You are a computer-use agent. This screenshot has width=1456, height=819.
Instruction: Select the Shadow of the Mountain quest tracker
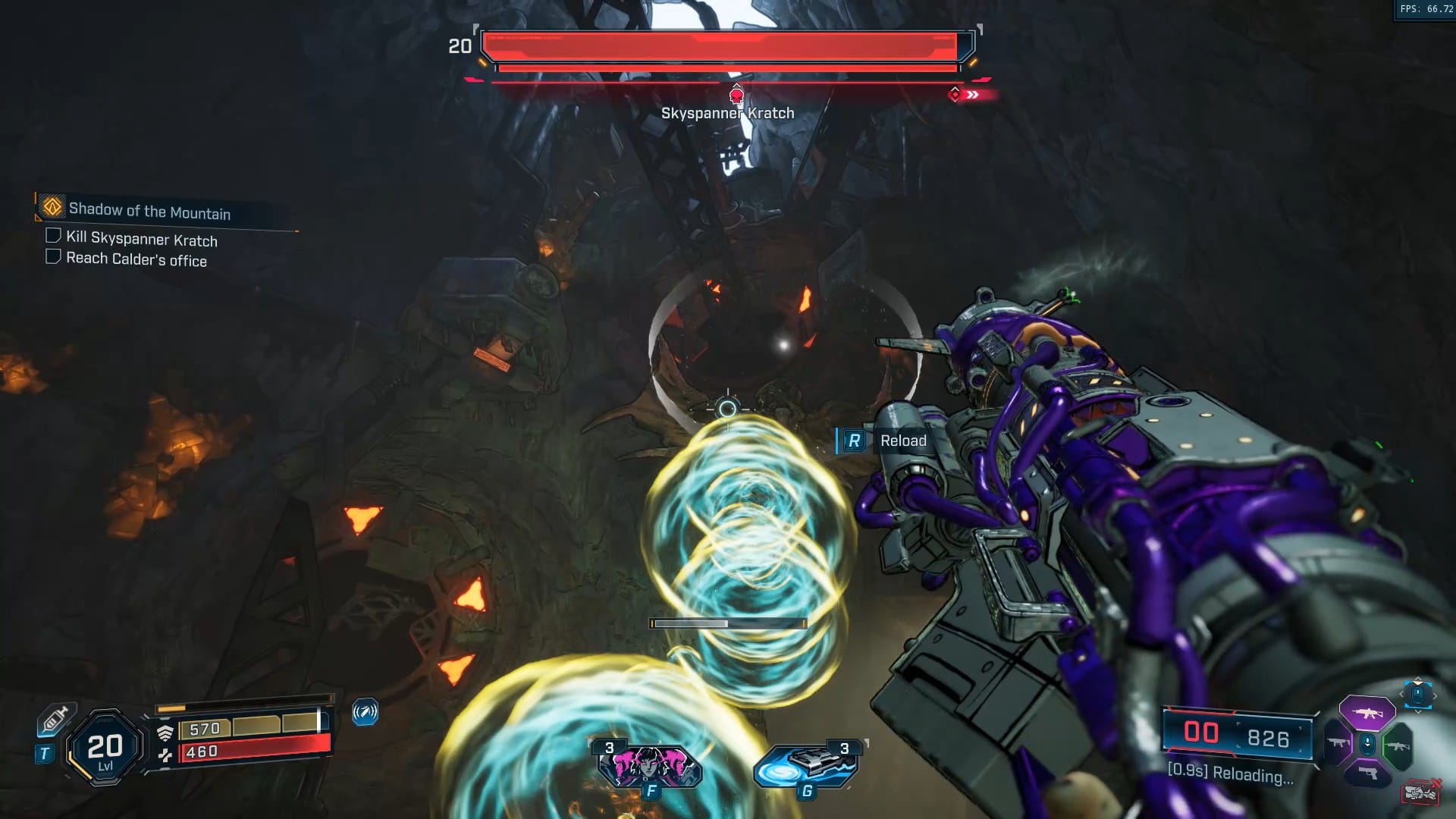[149, 210]
